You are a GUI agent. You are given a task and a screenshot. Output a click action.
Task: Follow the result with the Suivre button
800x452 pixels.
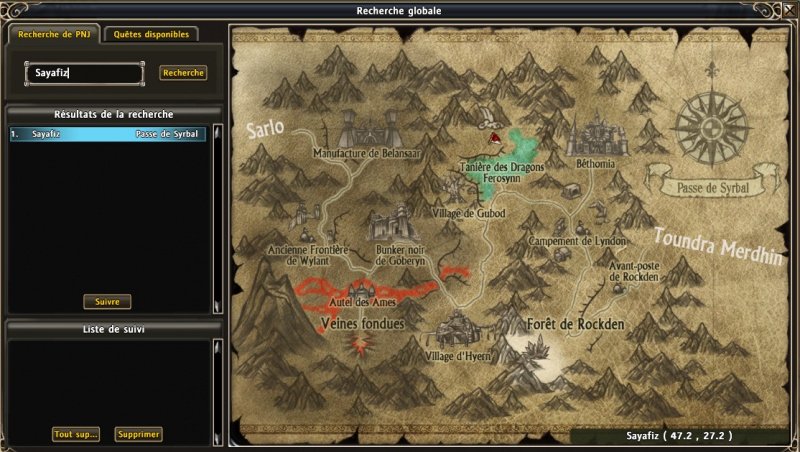point(107,301)
